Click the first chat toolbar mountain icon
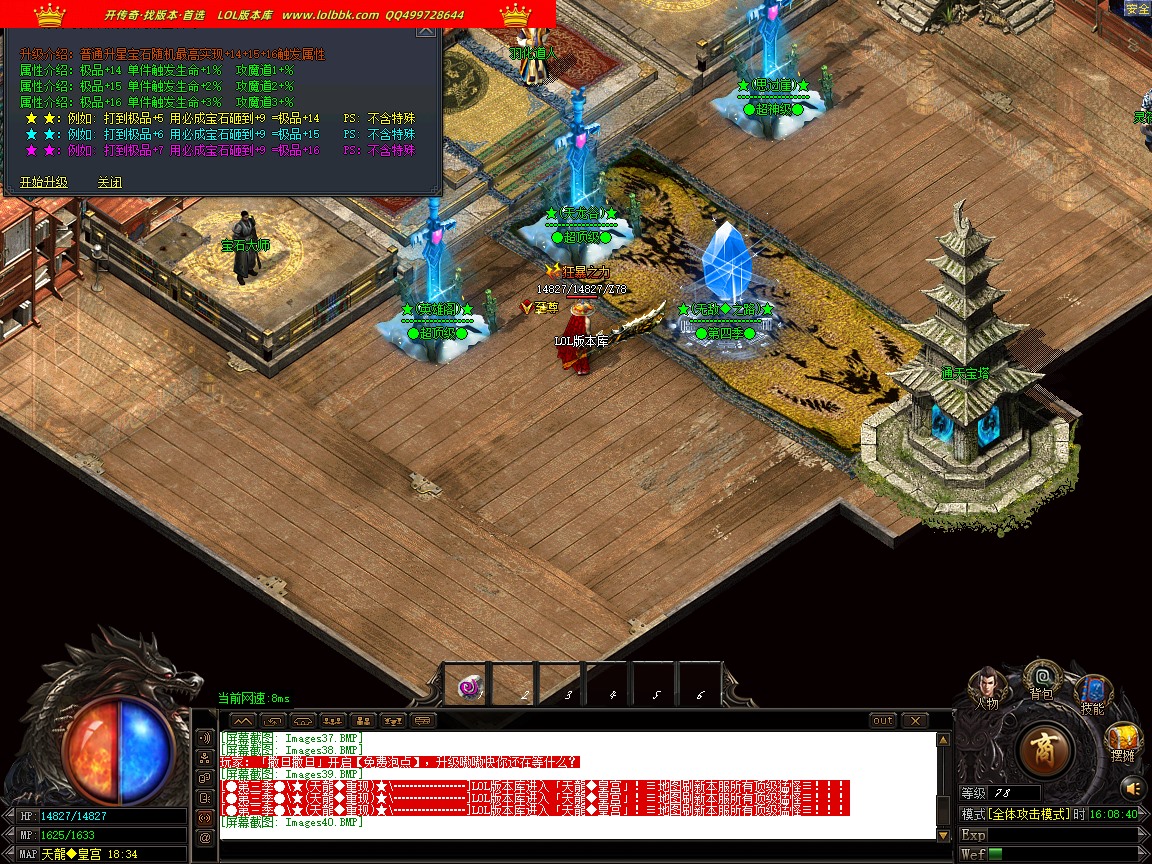Image resolution: width=1152 pixels, height=864 pixels. pos(243,720)
